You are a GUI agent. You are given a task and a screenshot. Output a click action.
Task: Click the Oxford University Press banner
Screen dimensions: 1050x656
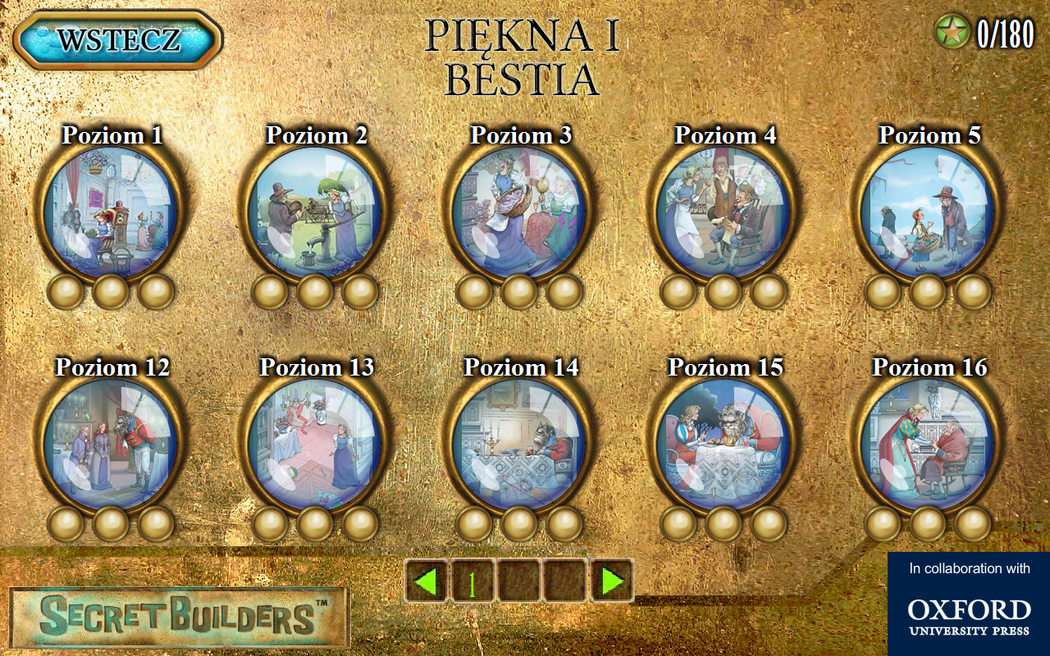tap(968, 604)
